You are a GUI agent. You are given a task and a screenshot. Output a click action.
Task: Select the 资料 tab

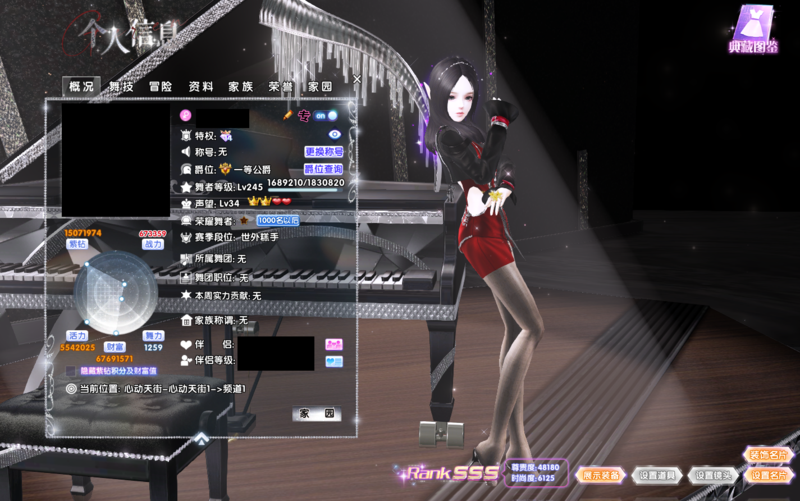200,87
